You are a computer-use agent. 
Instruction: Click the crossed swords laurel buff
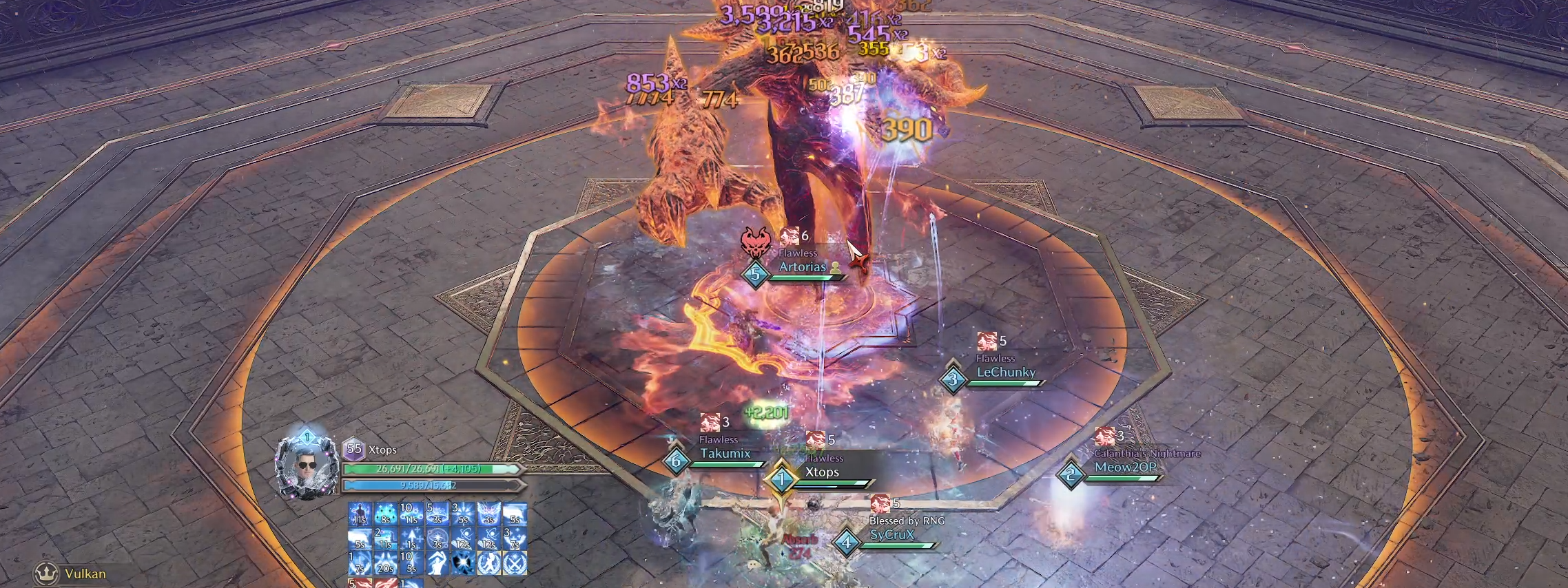(x=515, y=564)
